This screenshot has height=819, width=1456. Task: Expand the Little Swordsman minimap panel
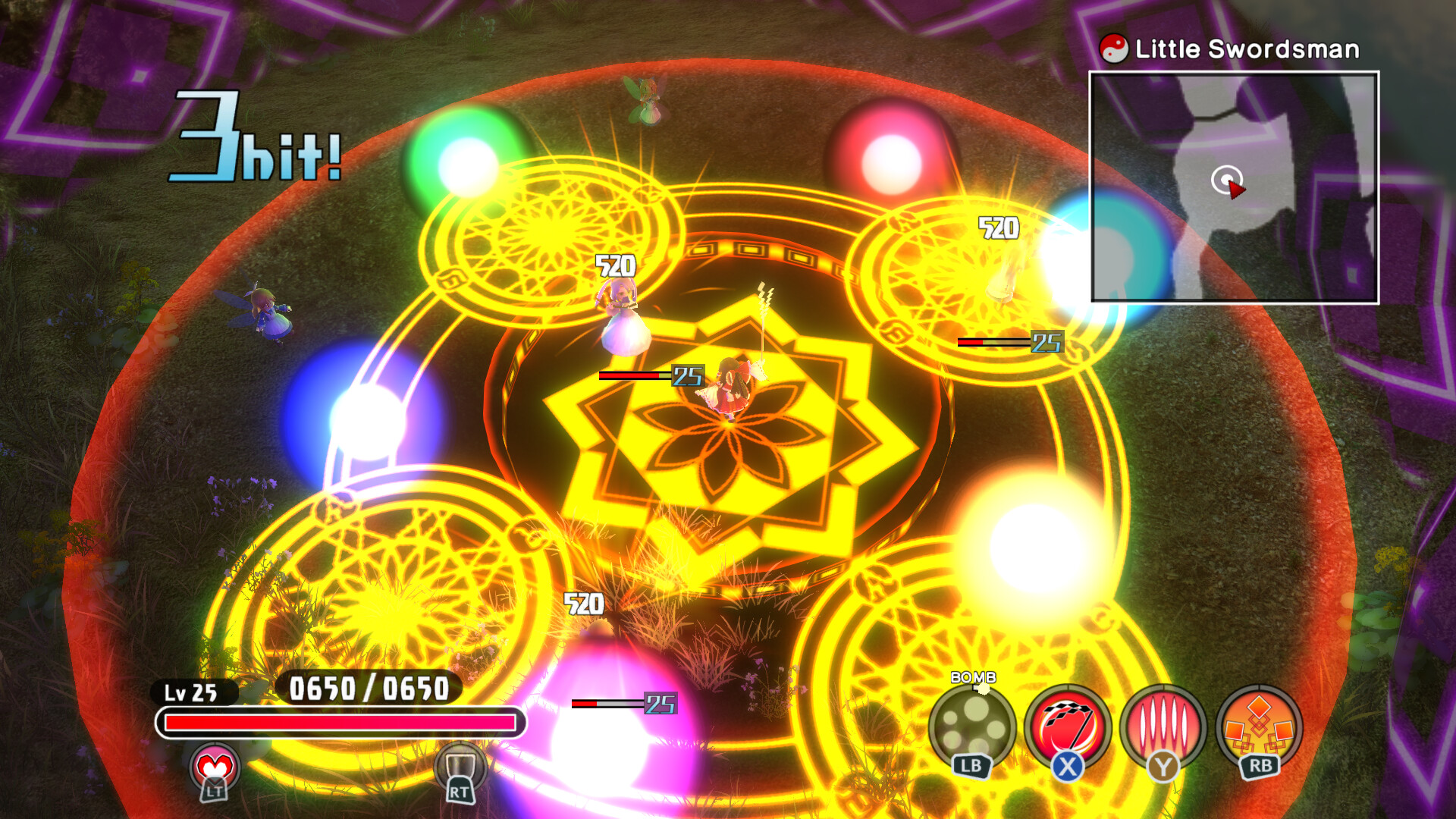pos(1235,188)
